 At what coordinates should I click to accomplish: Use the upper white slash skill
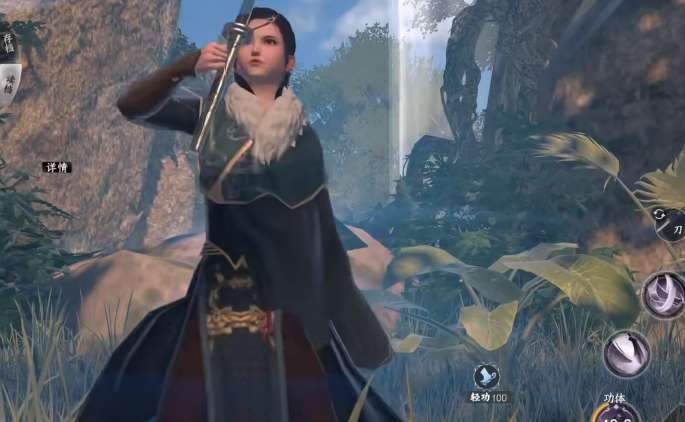tap(663, 295)
